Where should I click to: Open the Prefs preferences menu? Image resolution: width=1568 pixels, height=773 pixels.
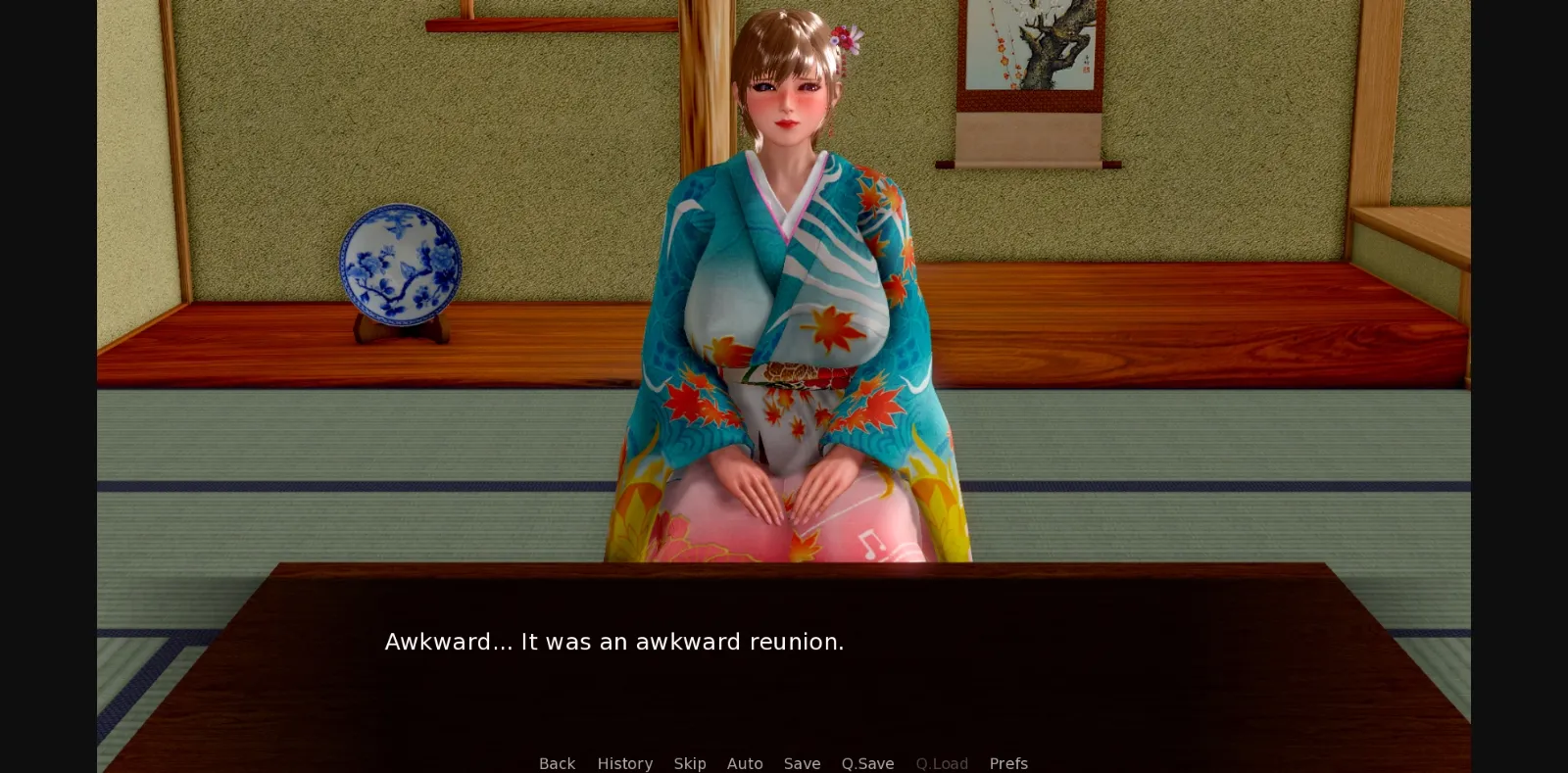coord(1008,763)
